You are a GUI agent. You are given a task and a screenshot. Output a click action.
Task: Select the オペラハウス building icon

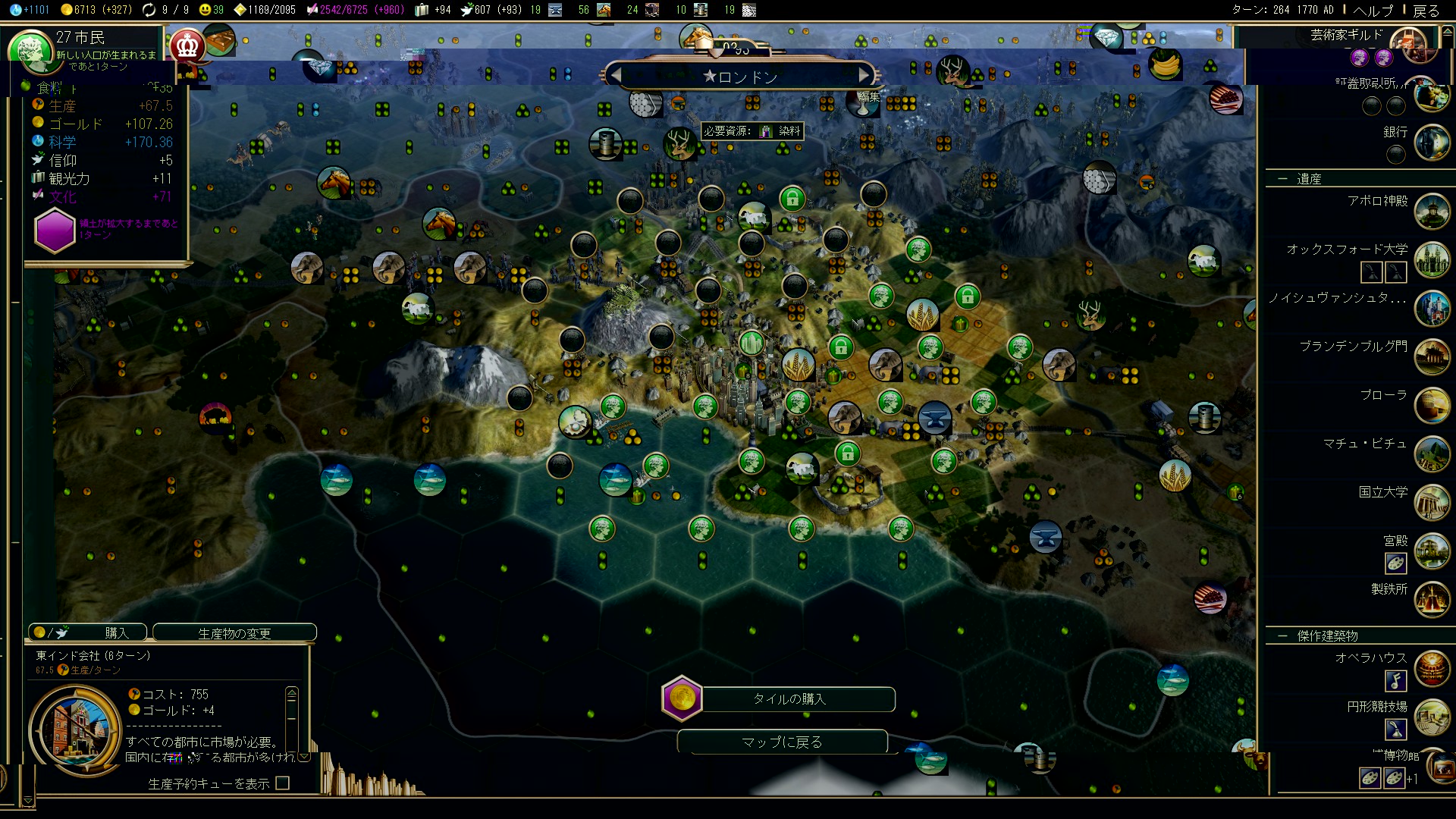point(1432,669)
